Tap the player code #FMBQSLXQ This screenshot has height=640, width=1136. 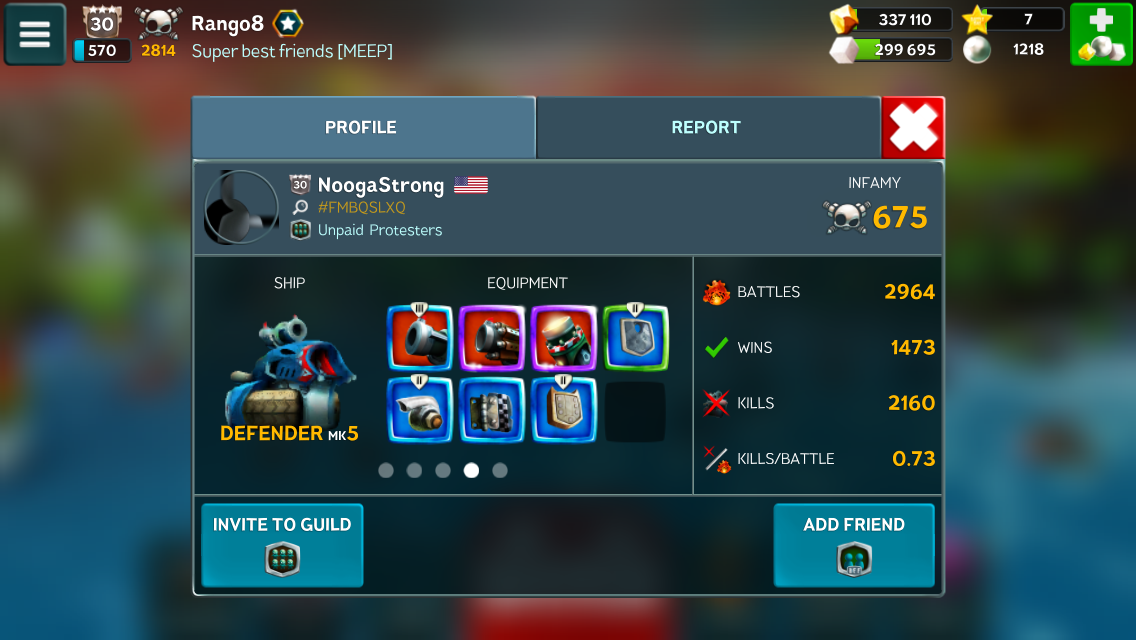(x=361, y=208)
